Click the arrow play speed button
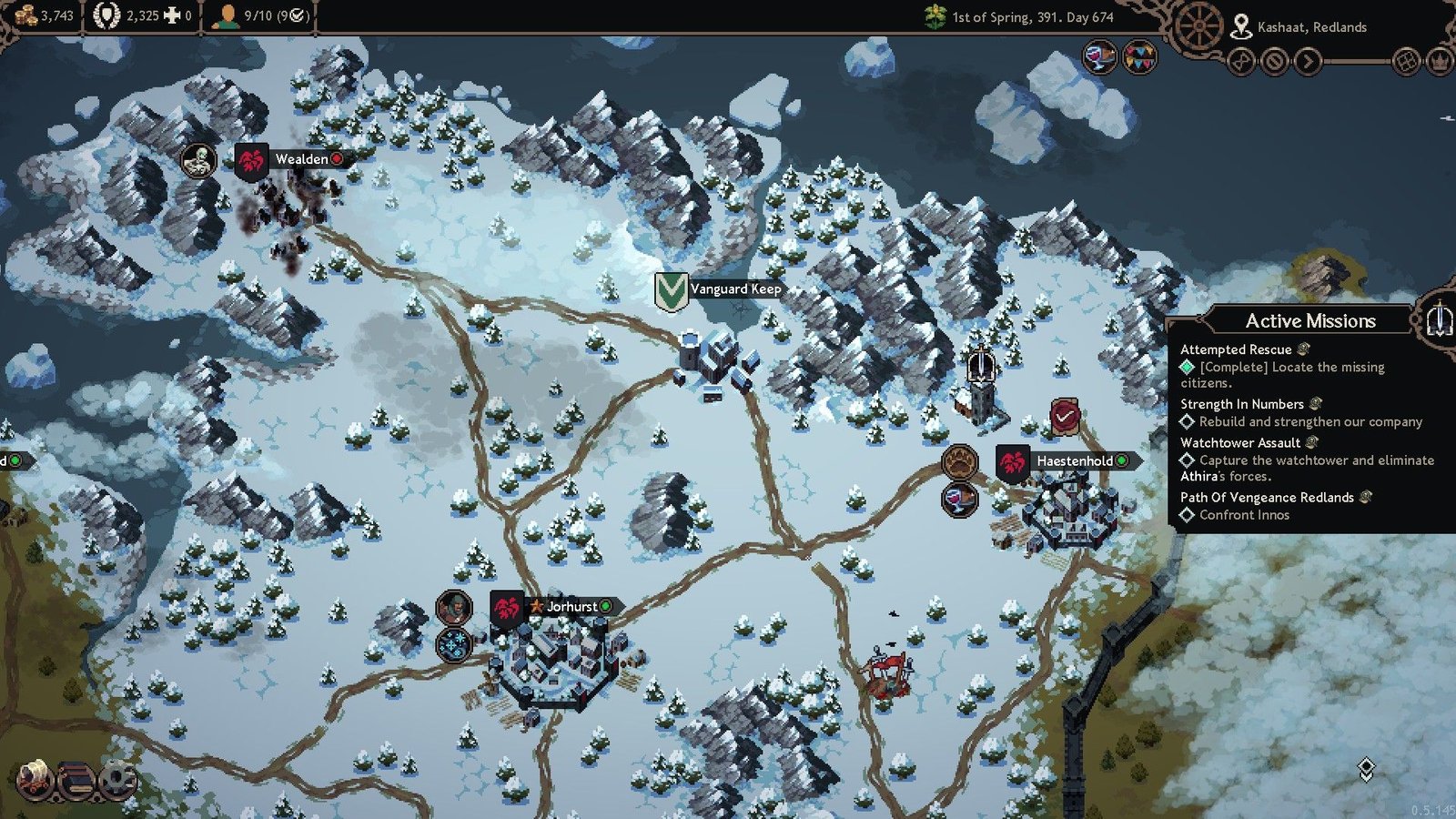 [1308, 62]
